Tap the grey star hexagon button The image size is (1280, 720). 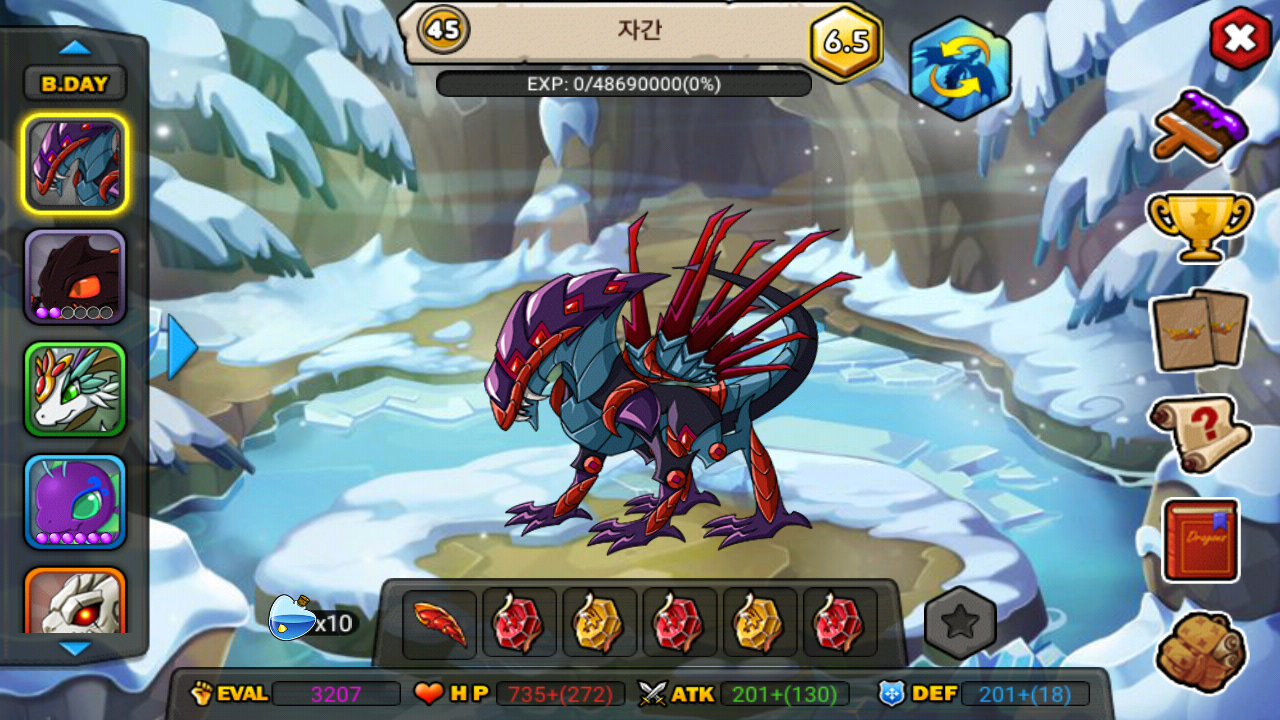click(960, 623)
